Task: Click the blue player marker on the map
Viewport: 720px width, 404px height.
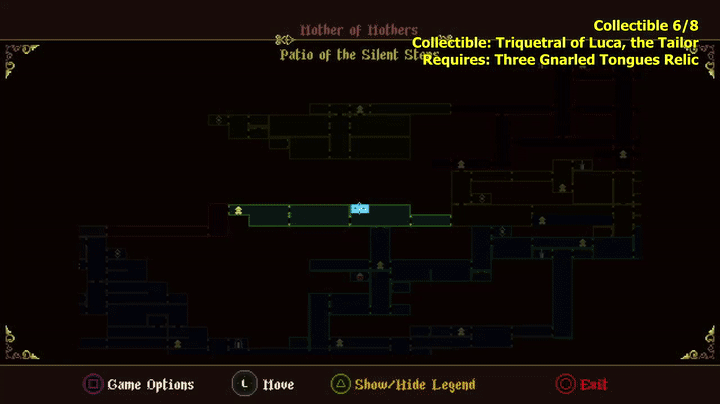Action: tap(360, 209)
